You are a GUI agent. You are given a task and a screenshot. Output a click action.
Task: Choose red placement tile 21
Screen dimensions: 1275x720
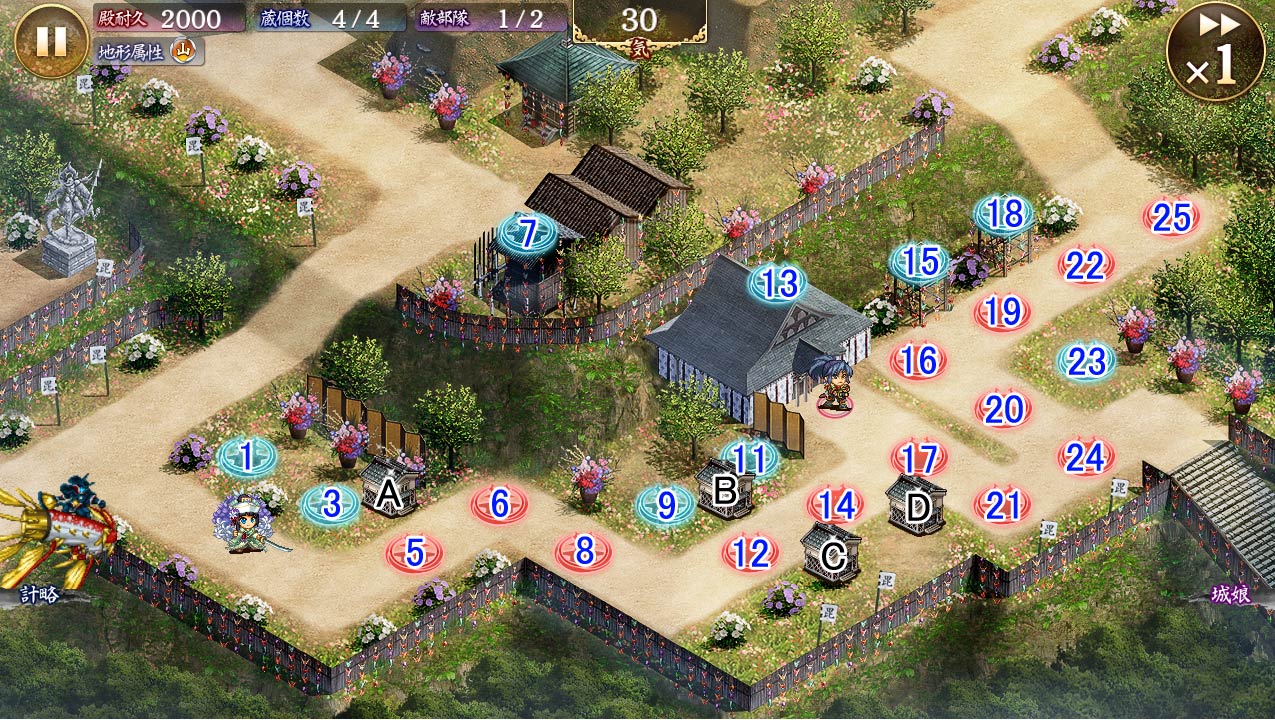click(x=1002, y=505)
